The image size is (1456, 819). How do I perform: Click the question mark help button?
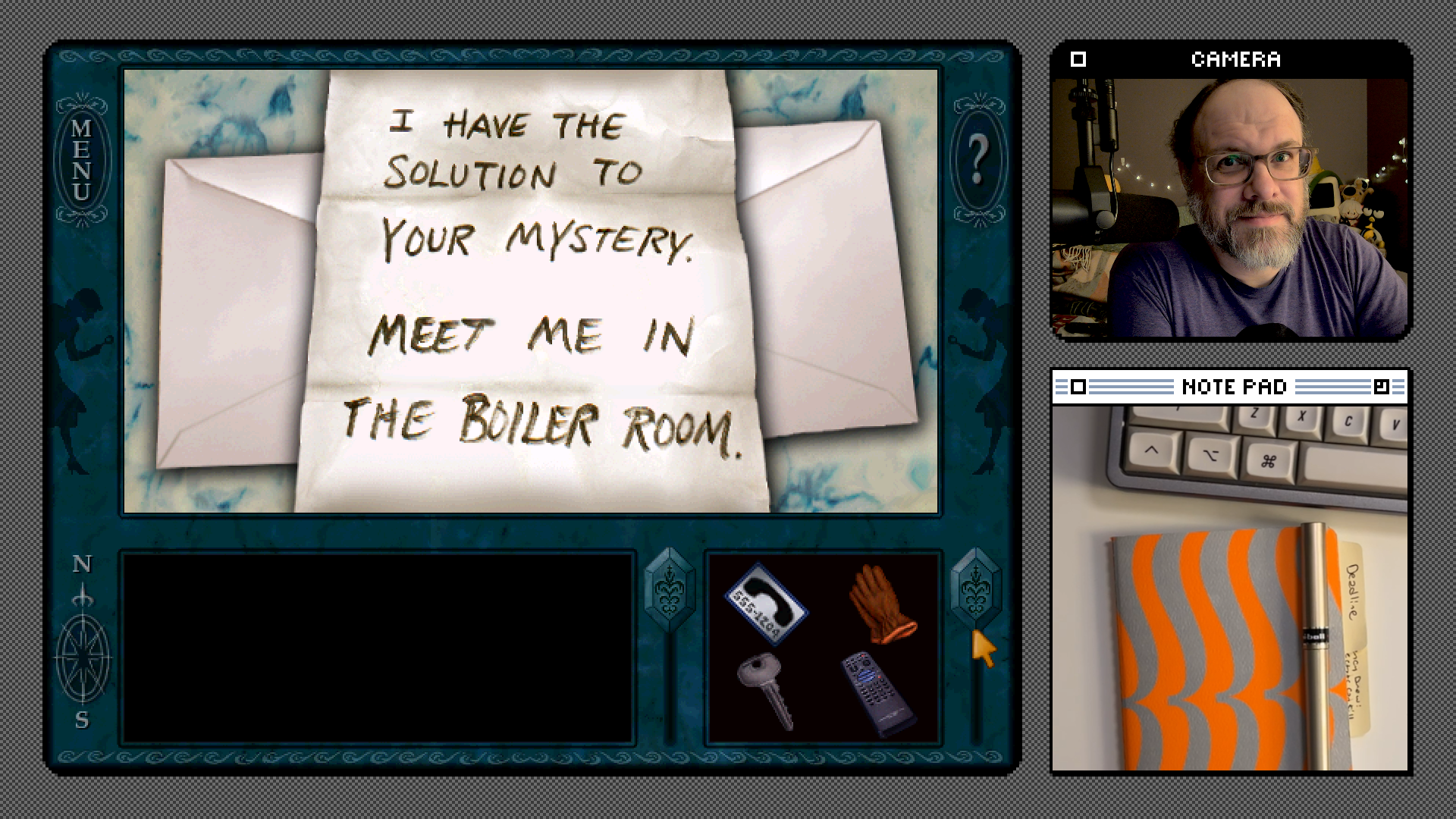click(x=977, y=160)
